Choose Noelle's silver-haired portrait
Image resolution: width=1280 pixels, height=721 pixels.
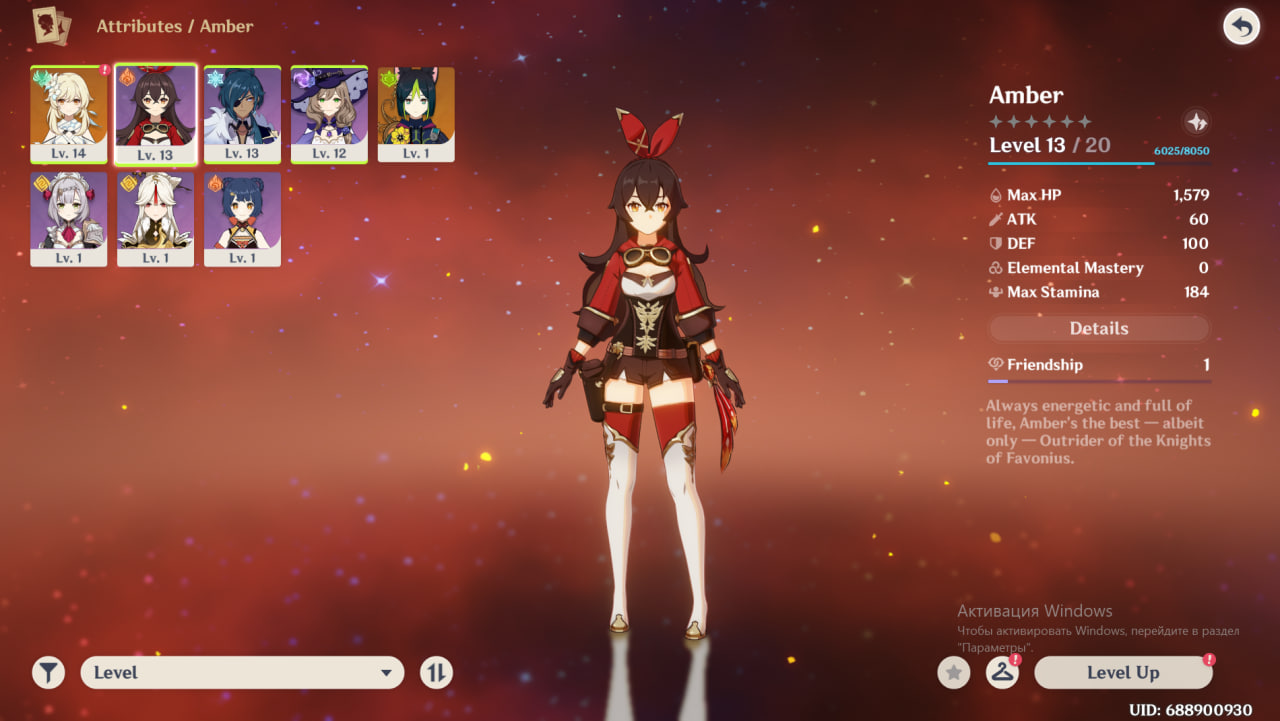pyautogui.click(x=69, y=218)
